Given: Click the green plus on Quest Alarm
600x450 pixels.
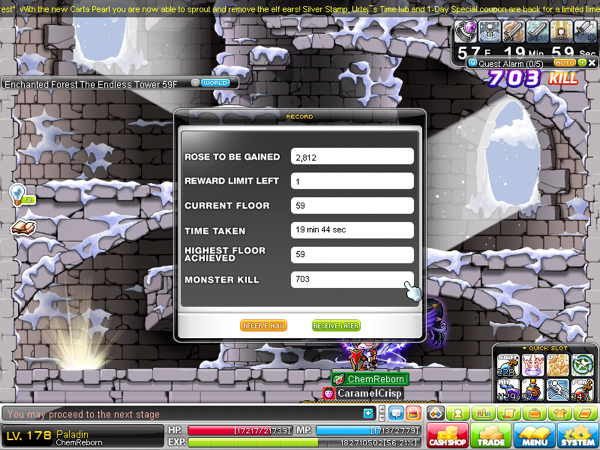Looking at the screenshot, I should point(582,61).
